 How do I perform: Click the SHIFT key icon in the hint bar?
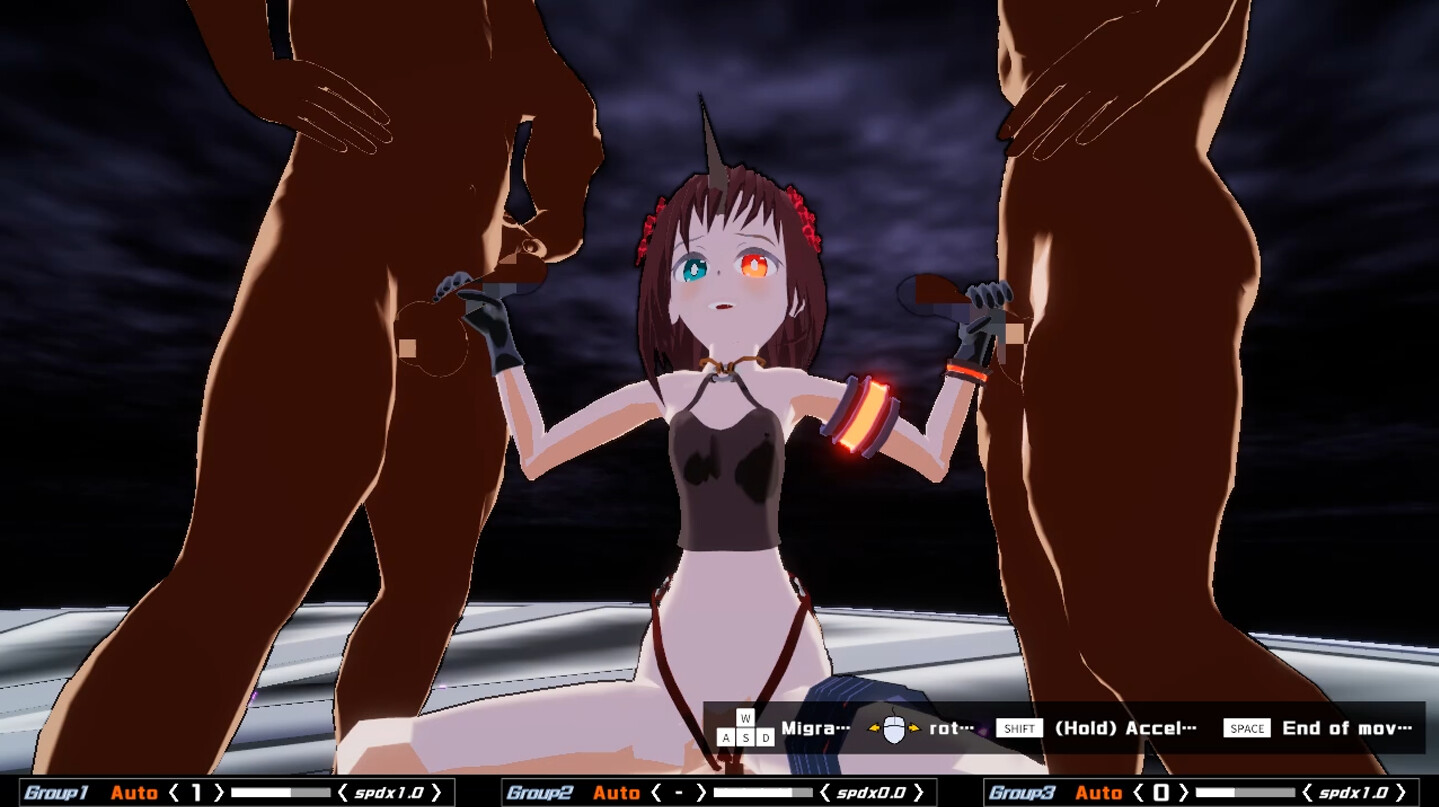click(x=1018, y=728)
